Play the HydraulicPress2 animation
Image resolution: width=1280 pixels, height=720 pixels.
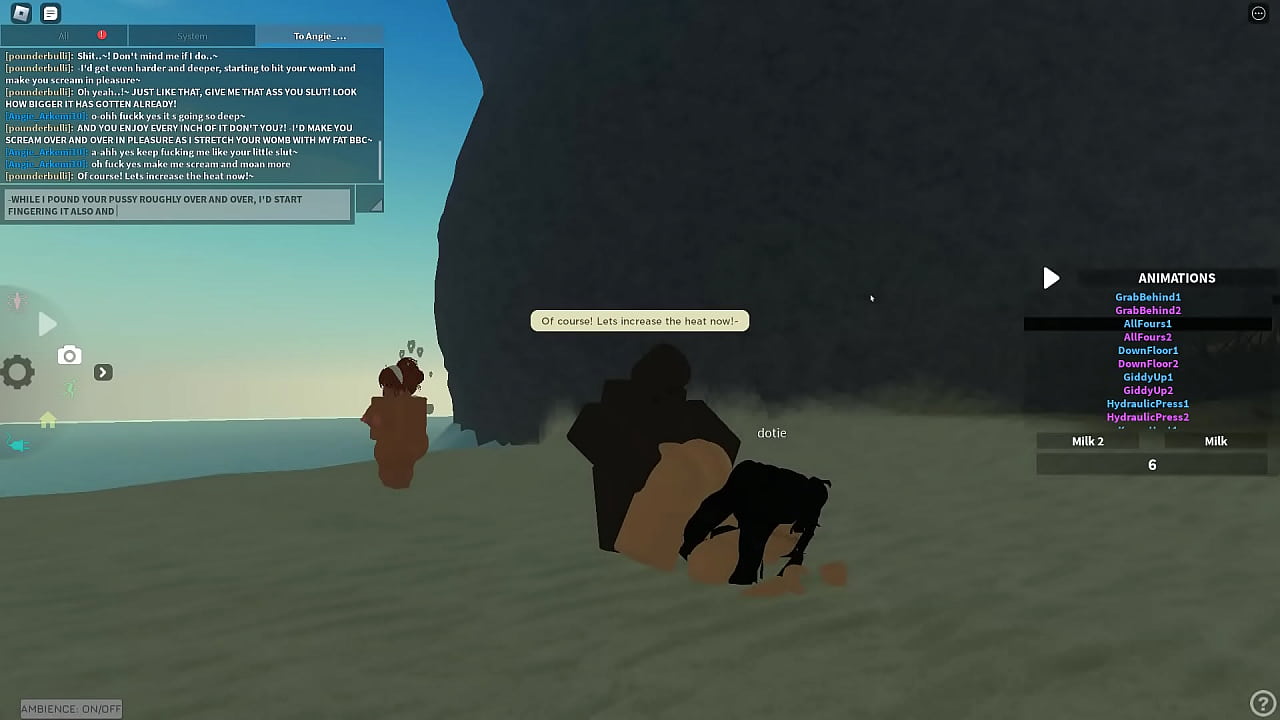coord(1148,417)
